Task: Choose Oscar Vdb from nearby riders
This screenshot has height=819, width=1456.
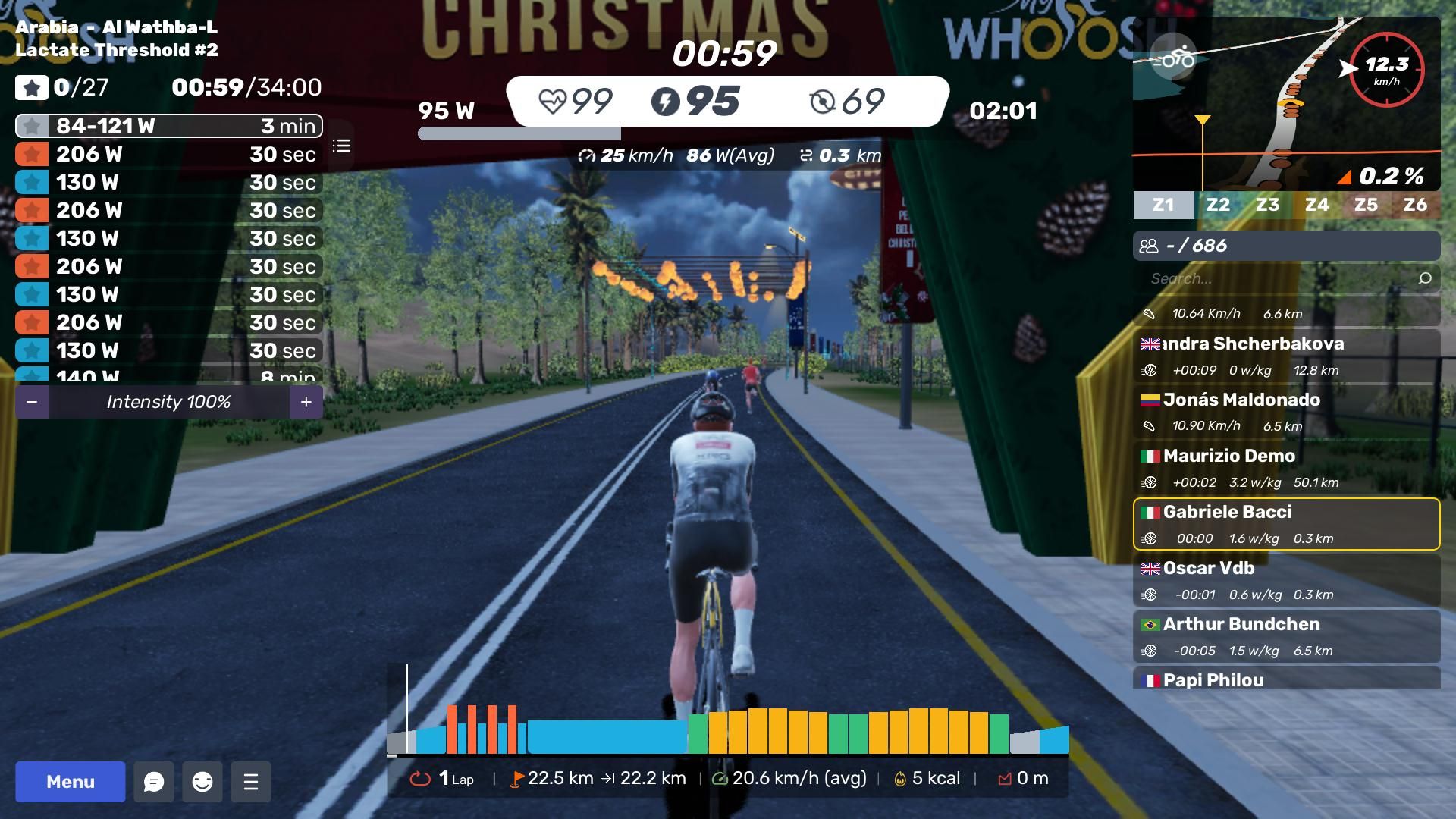Action: pos(1286,580)
